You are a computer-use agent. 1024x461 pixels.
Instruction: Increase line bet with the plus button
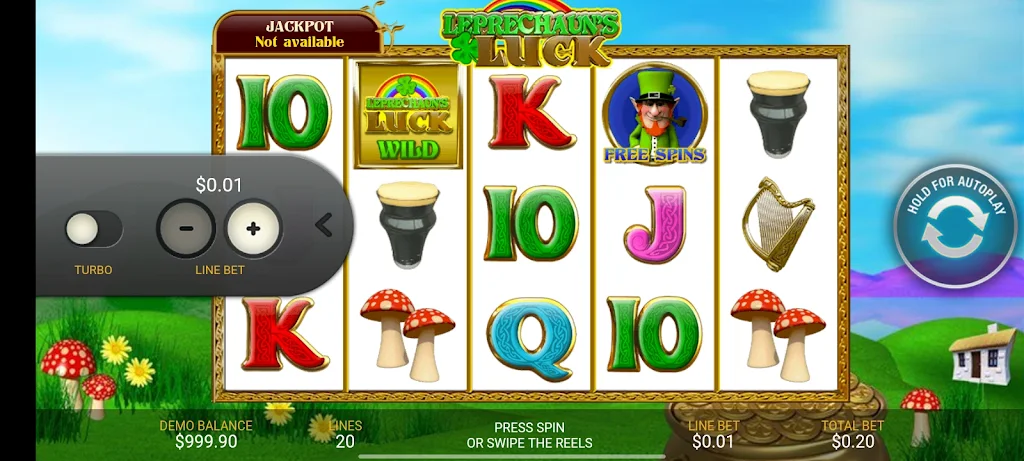254,228
